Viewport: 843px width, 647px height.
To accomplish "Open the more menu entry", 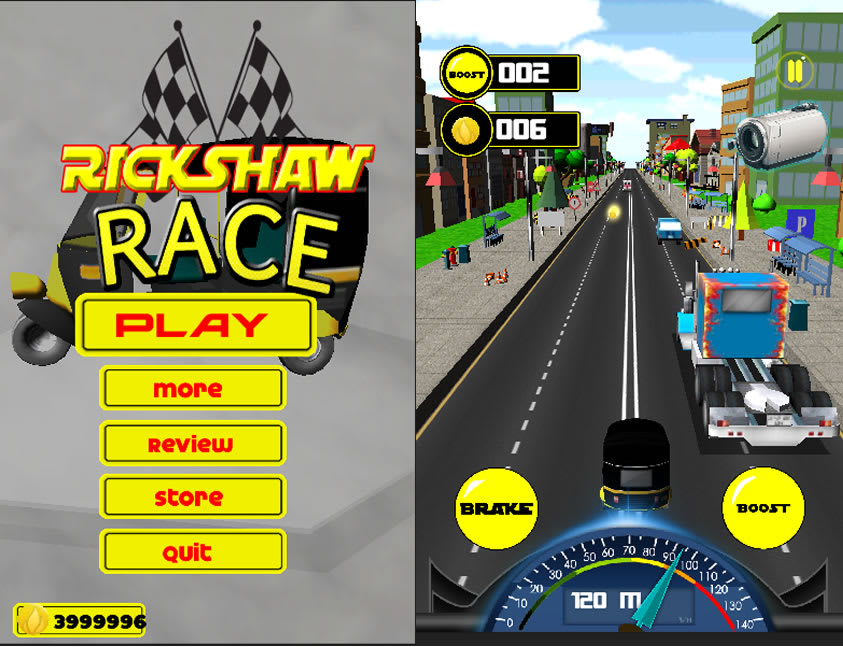I will click(192, 389).
